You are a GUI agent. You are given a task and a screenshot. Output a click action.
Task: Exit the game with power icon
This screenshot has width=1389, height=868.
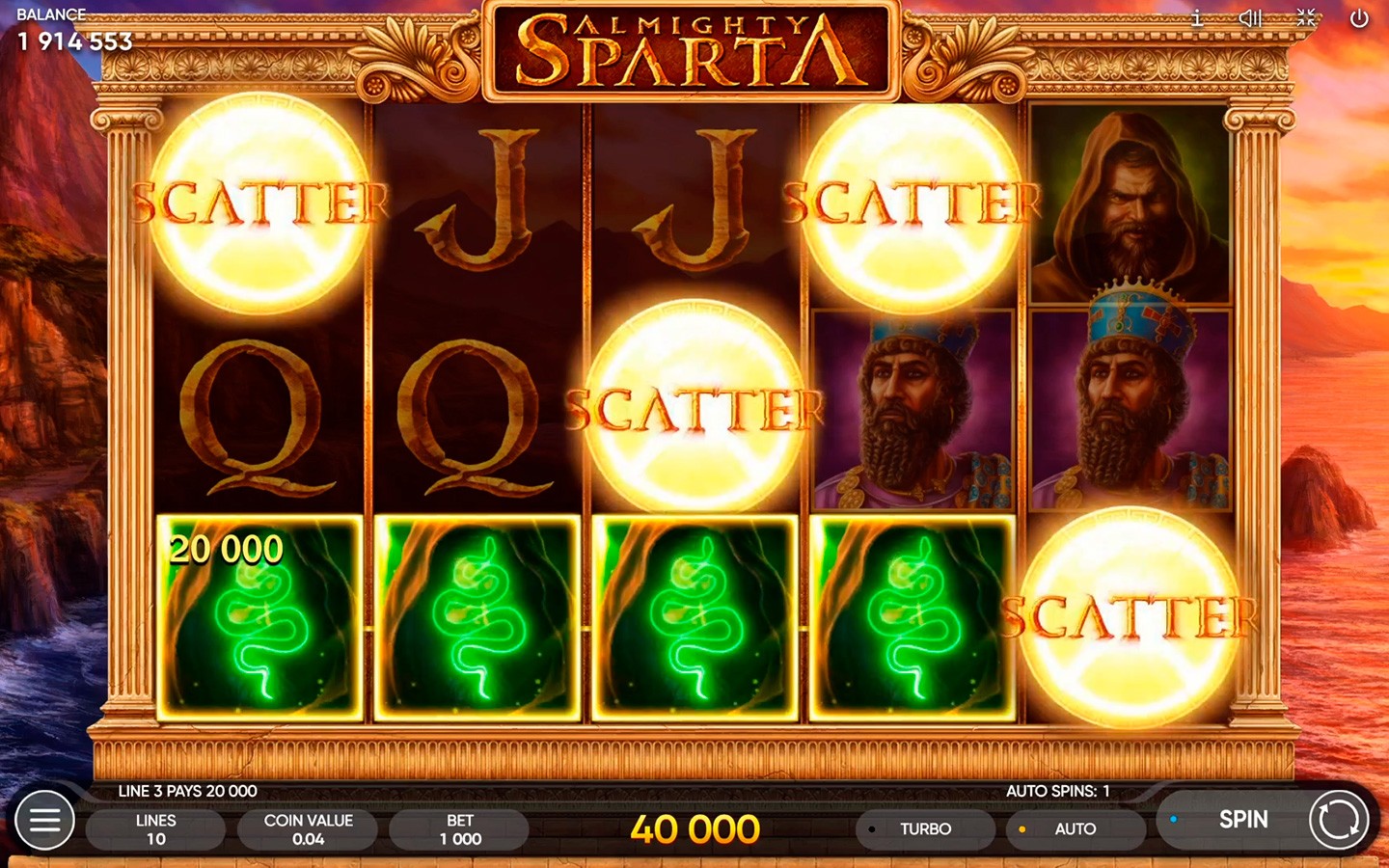click(x=1359, y=18)
